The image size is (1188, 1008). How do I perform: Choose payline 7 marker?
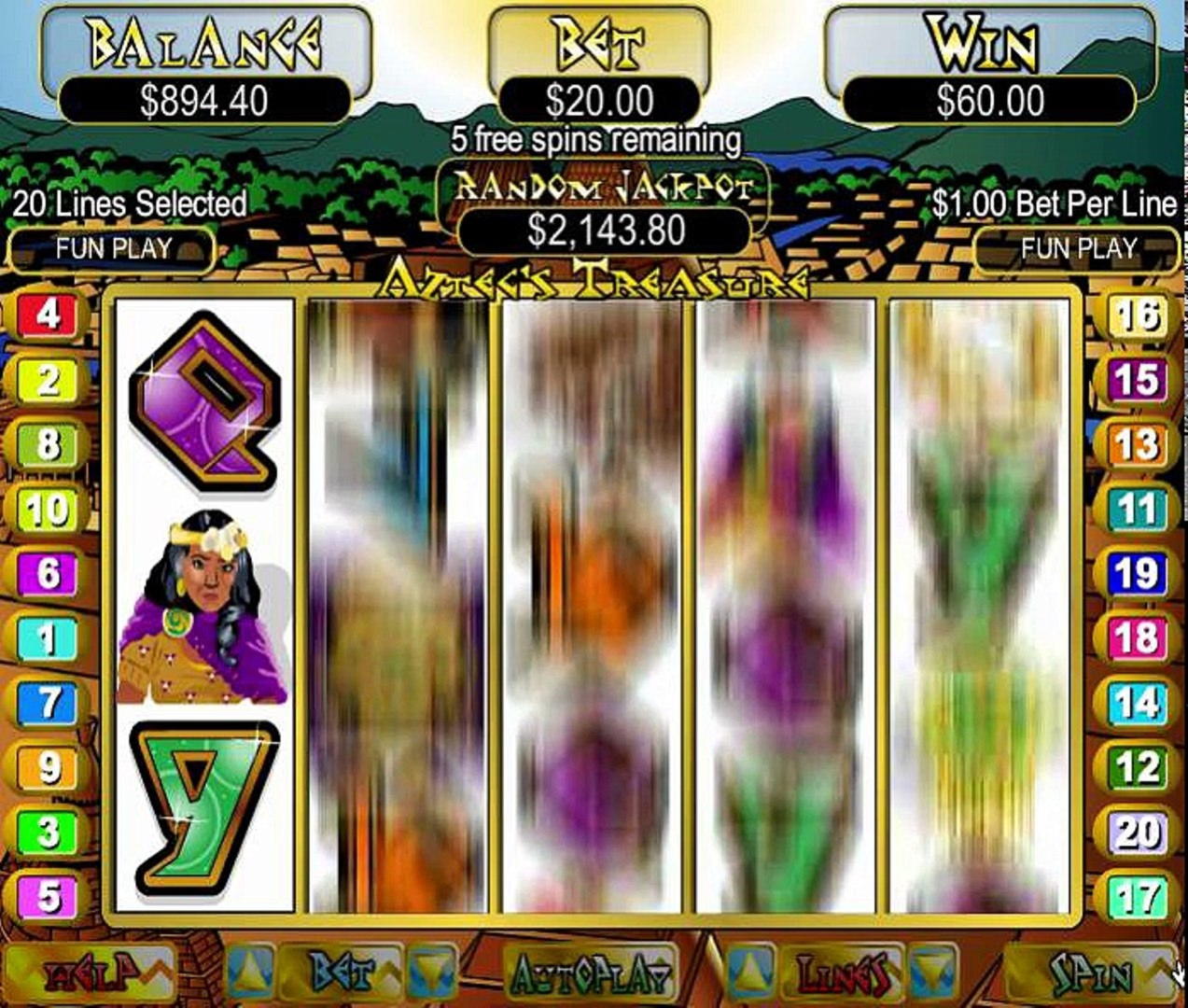click(x=49, y=704)
